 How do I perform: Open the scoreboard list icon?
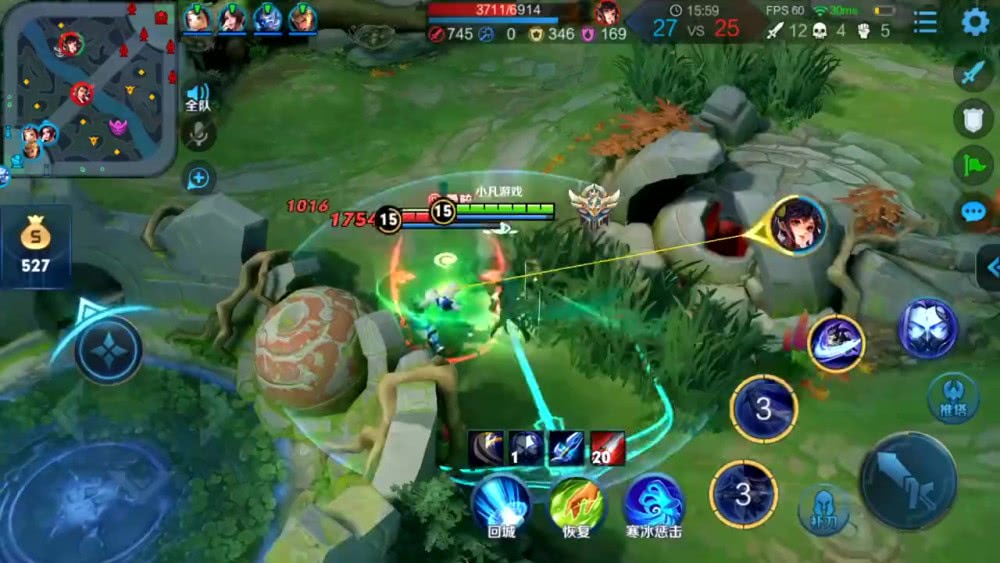(926, 22)
